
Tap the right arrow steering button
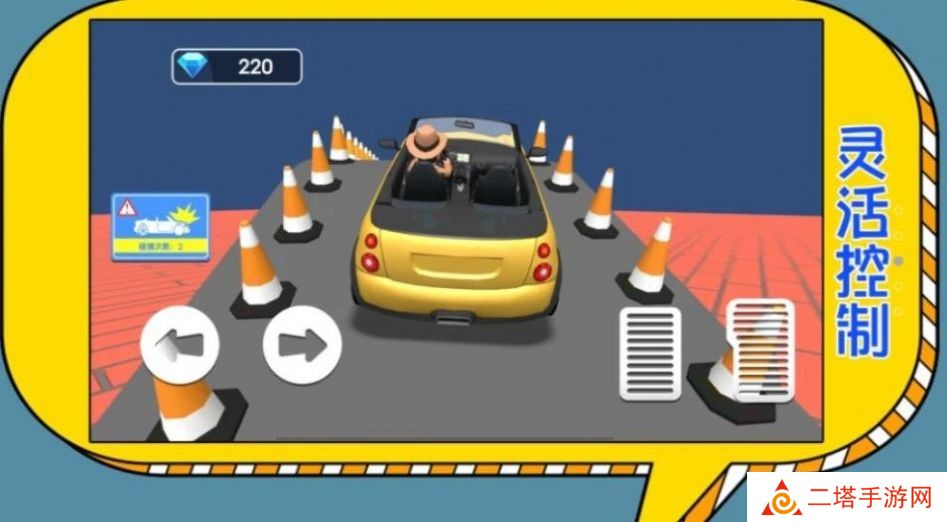pyautogui.click(x=302, y=345)
